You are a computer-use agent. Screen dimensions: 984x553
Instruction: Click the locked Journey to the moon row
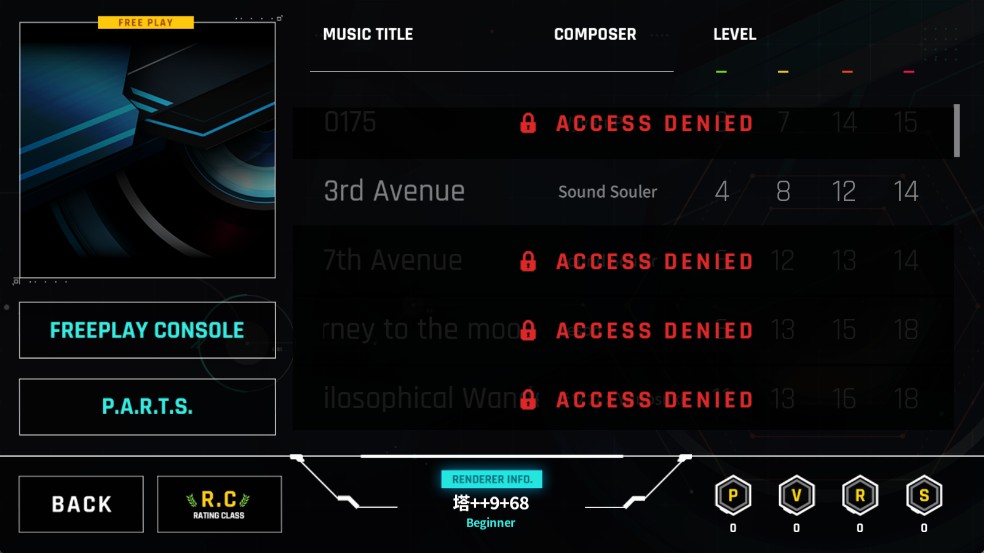pyautogui.click(x=622, y=330)
